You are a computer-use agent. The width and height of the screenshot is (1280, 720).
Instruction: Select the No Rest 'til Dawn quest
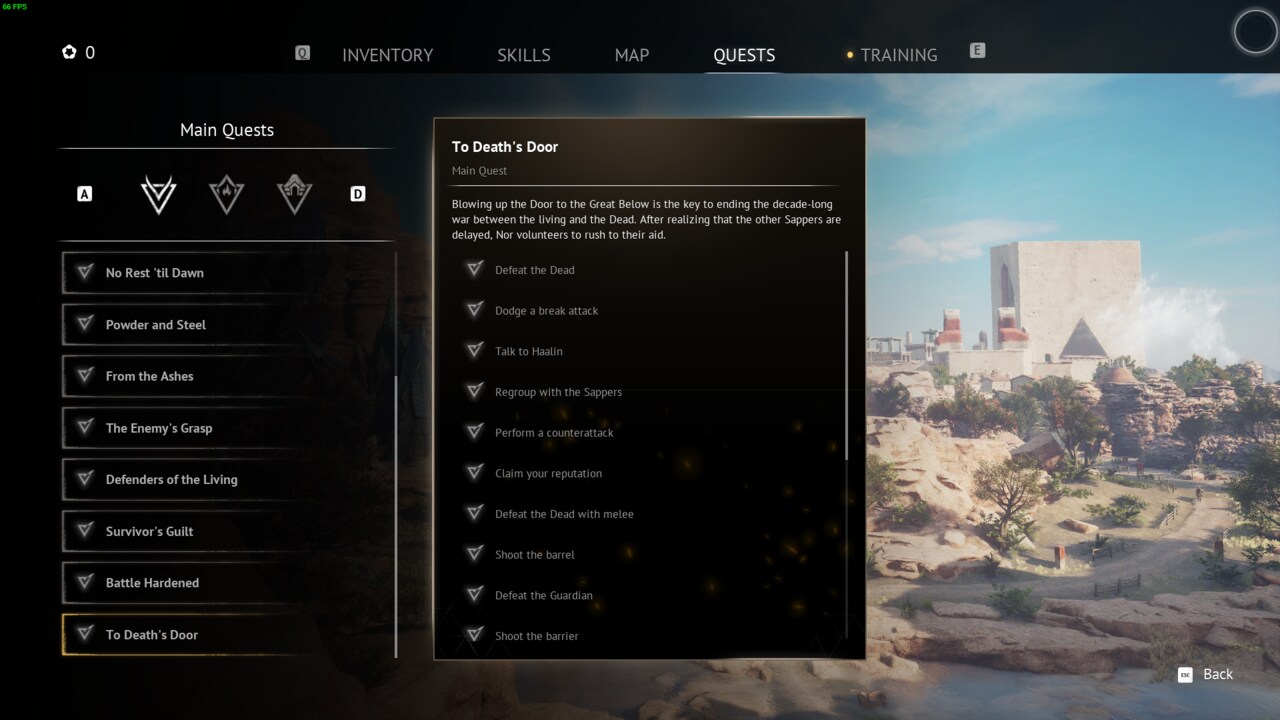[x=185, y=273]
